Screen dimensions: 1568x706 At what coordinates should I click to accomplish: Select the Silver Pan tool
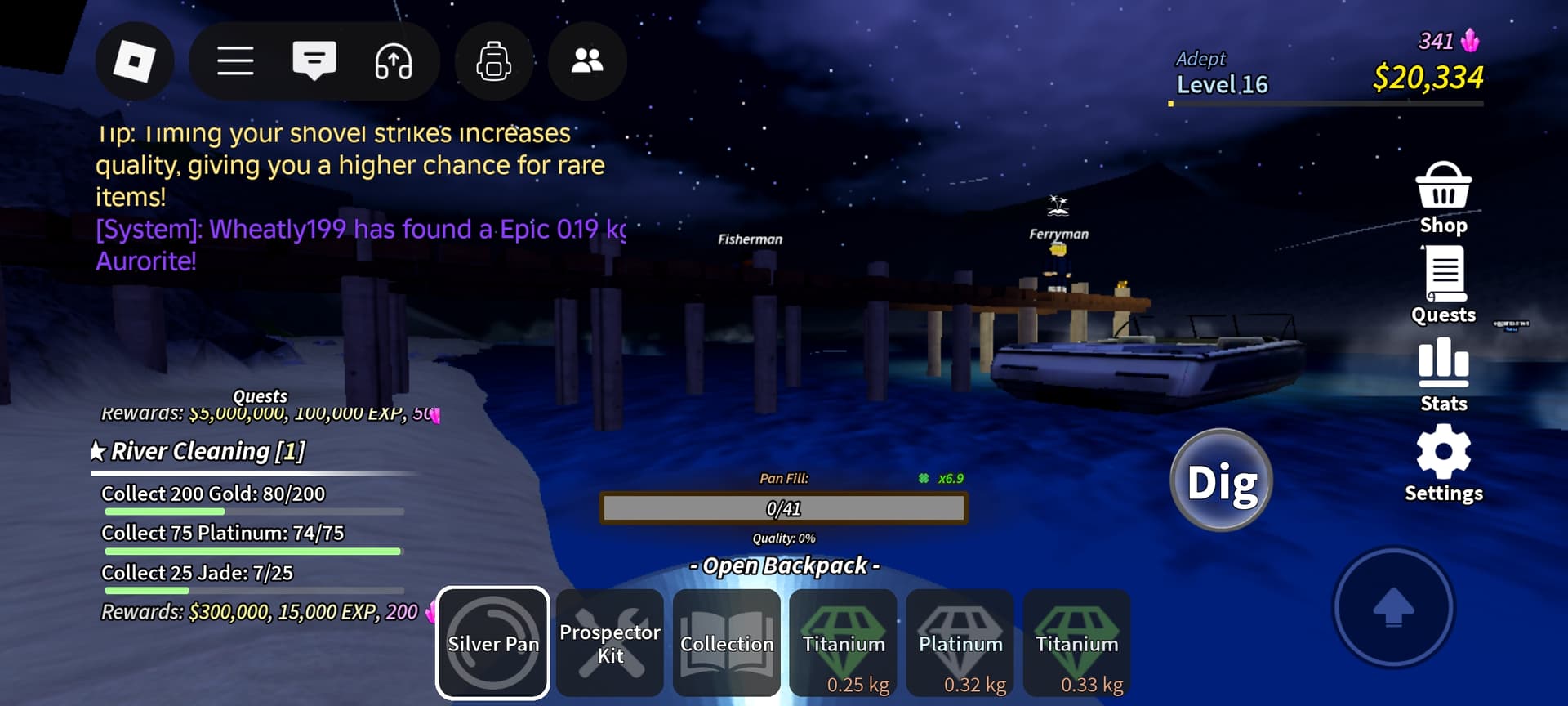492,644
